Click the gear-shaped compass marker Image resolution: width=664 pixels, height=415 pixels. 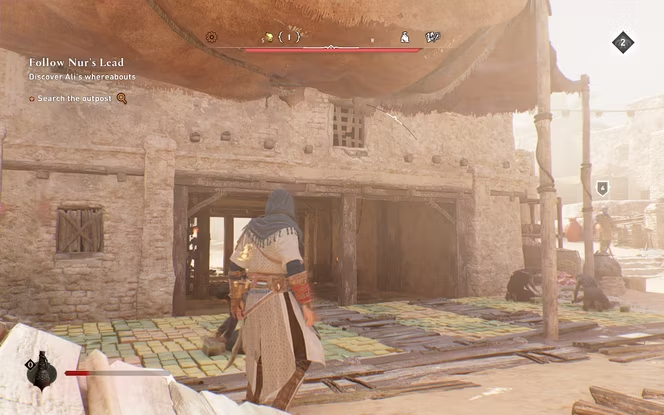point(211,37)
